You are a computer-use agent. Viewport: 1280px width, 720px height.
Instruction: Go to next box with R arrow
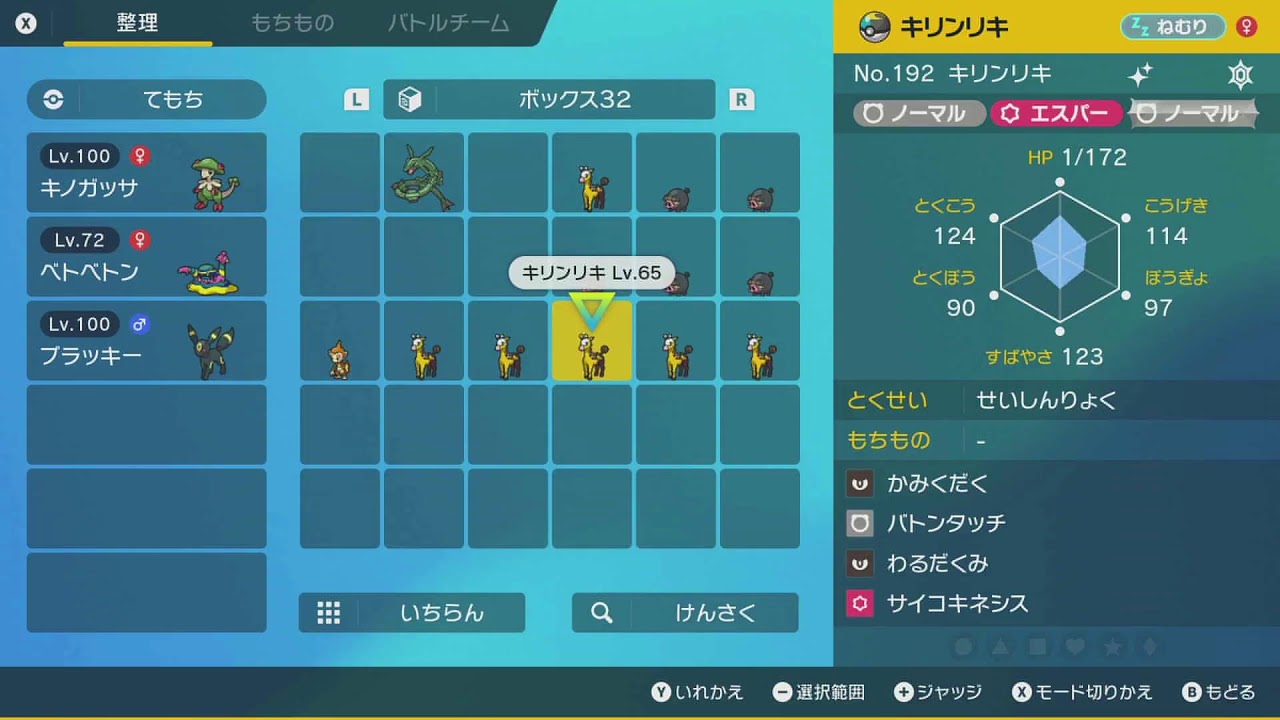(741, 99)
